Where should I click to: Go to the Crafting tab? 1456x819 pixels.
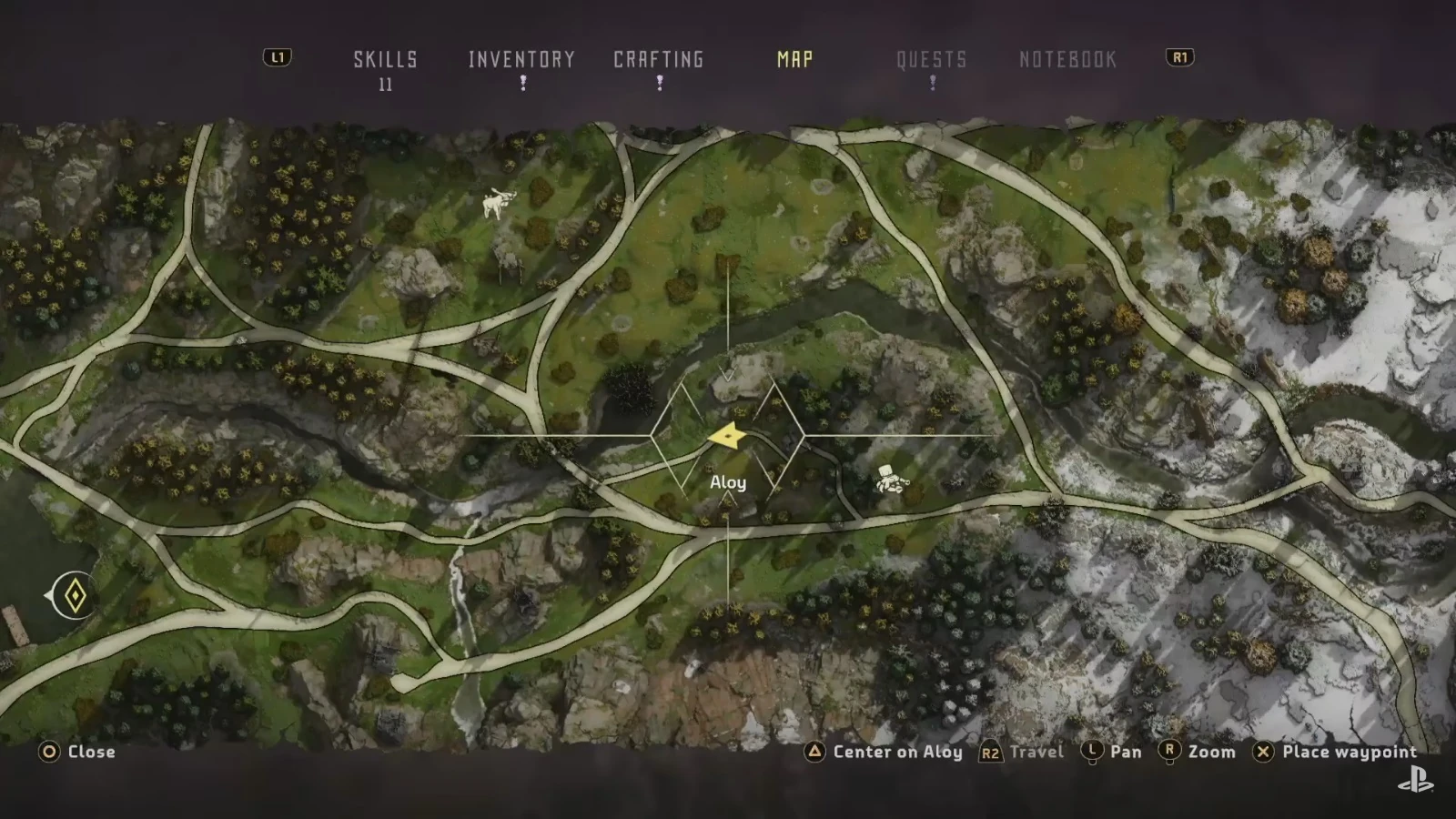click(x=658, y=60)
